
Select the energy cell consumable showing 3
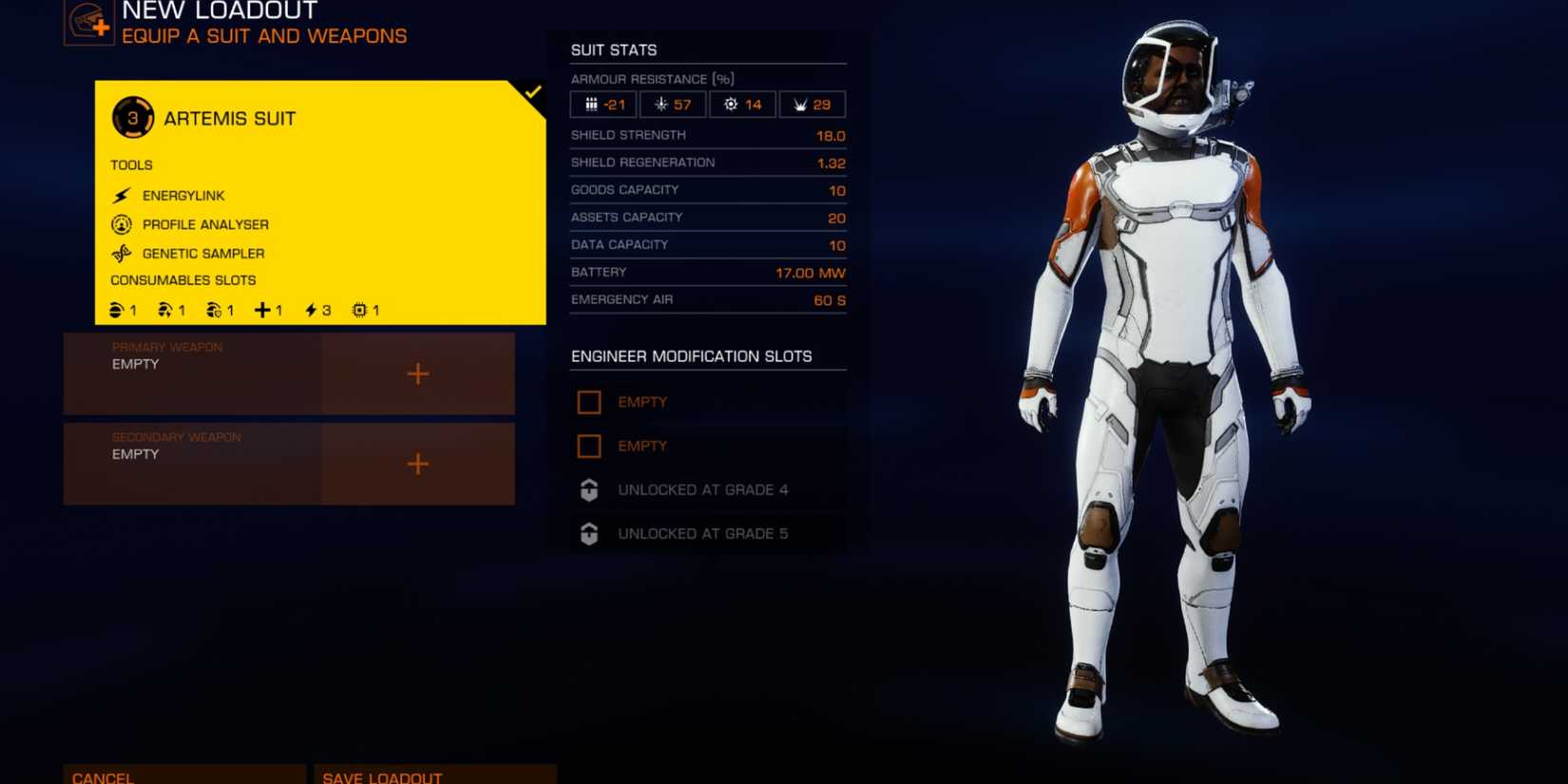pos(314,309)
